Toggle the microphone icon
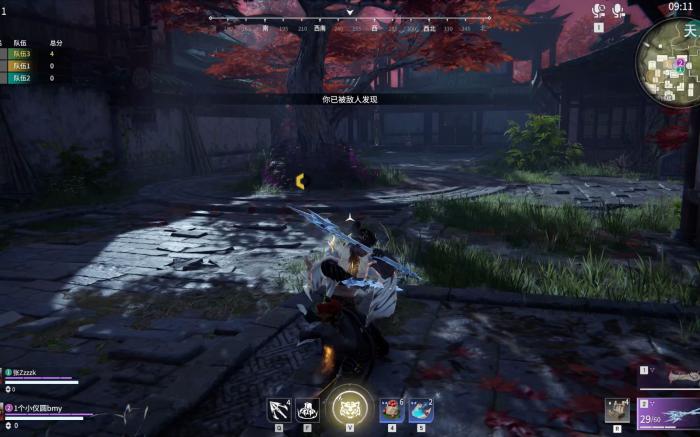 pyautogui.click(x=619, y=11)
